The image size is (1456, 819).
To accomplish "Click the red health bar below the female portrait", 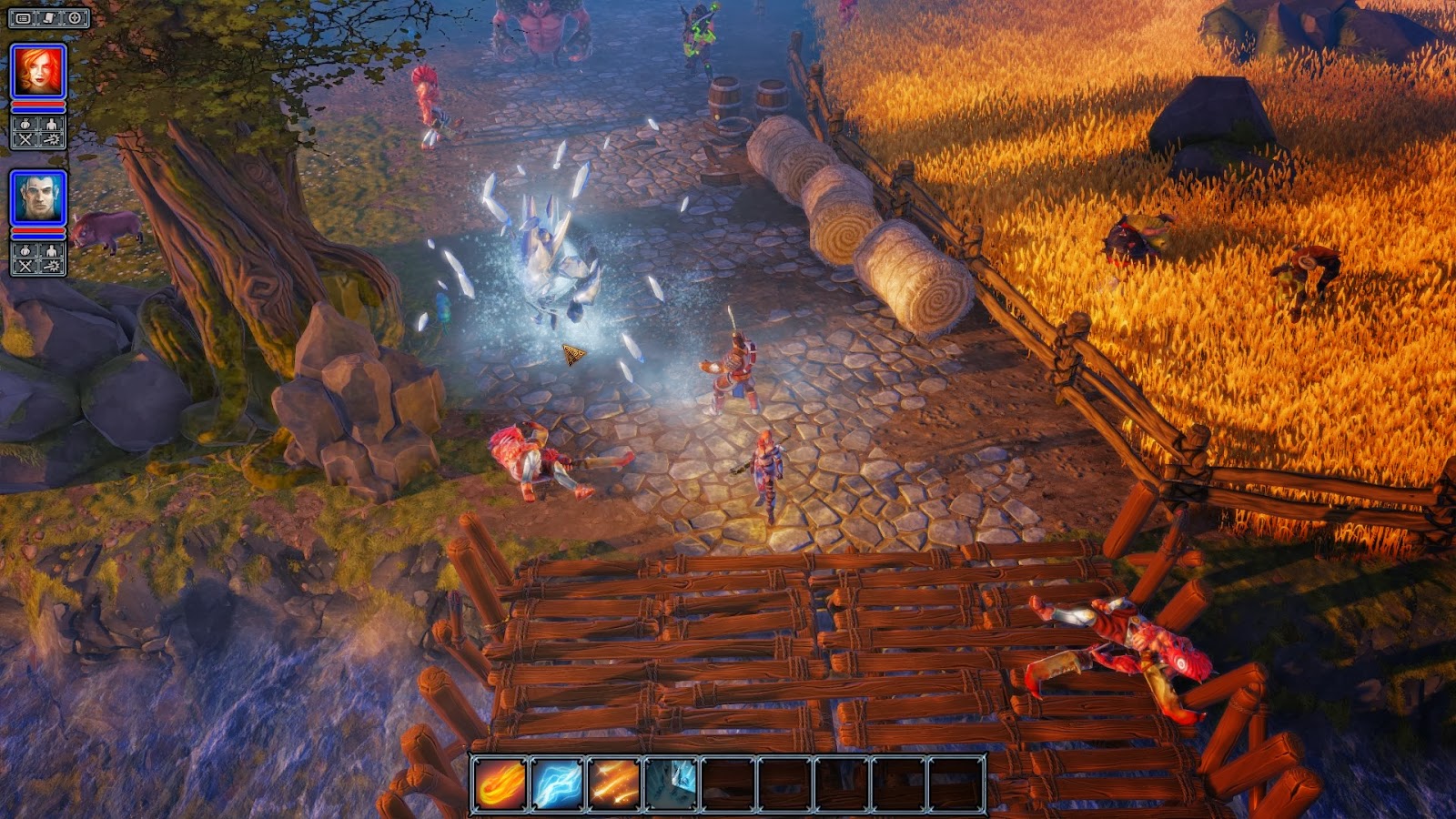I will tap(38, 105).
